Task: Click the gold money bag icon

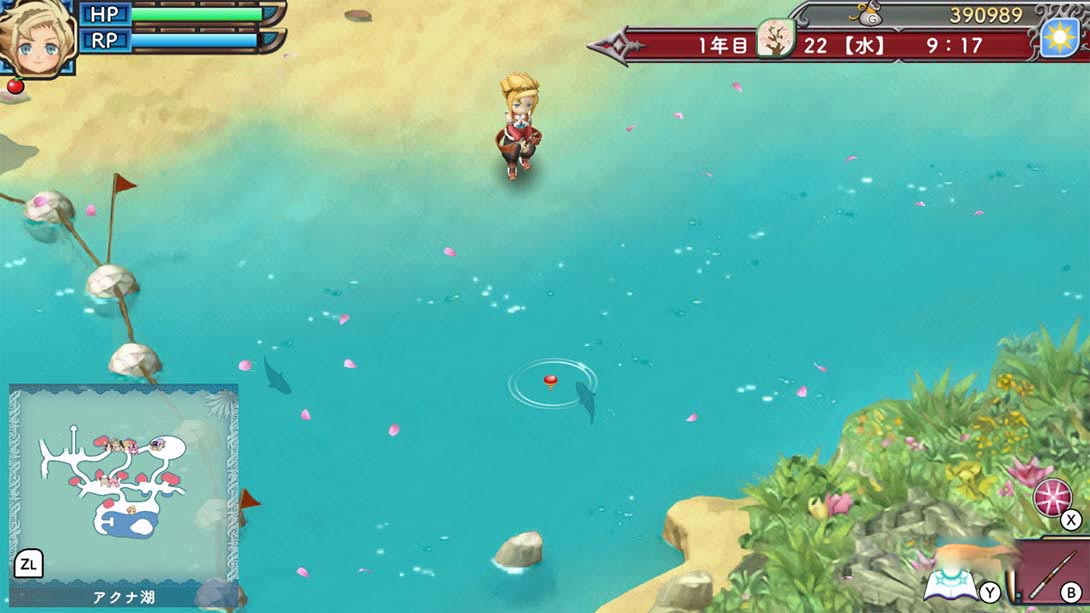Action: click(x=868, y=14)
